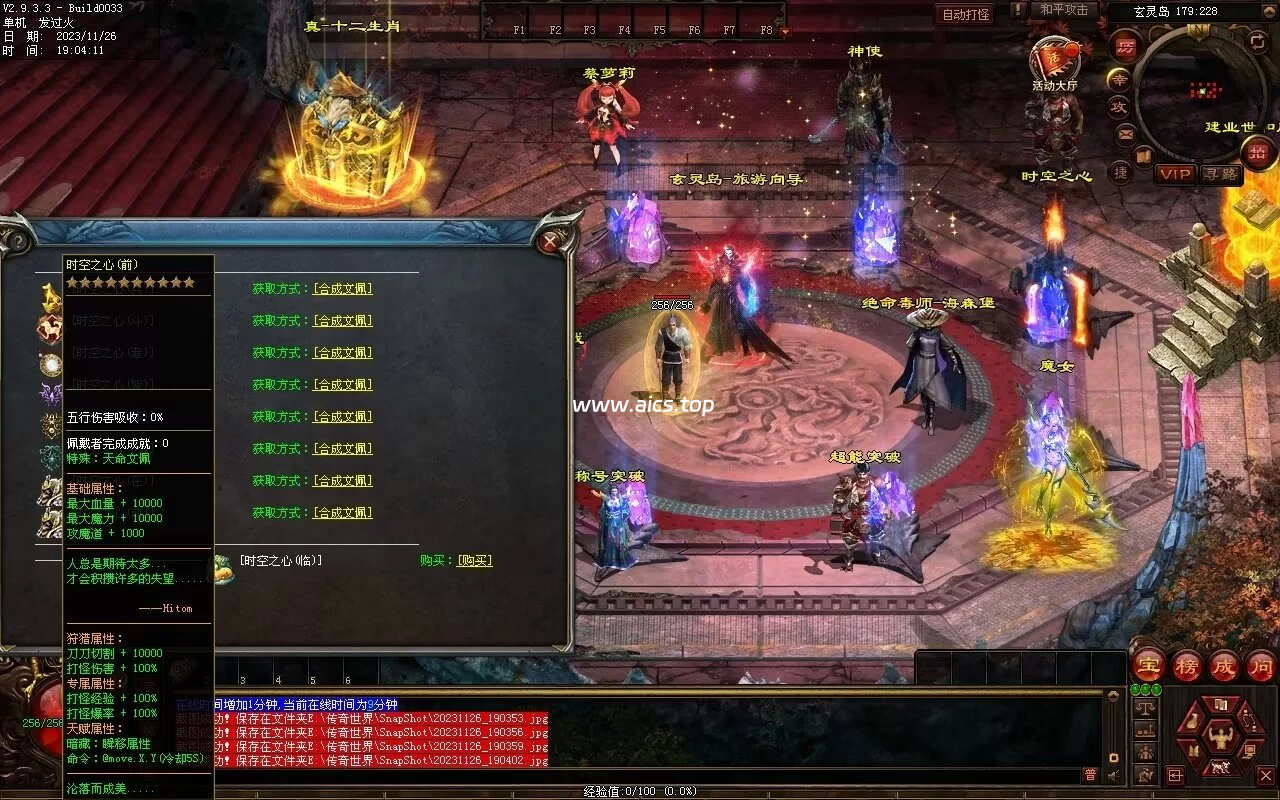This screenshot has height=800, width=1280.
Task: Click the minimap's refresh arrows button
Action: 1257,41
